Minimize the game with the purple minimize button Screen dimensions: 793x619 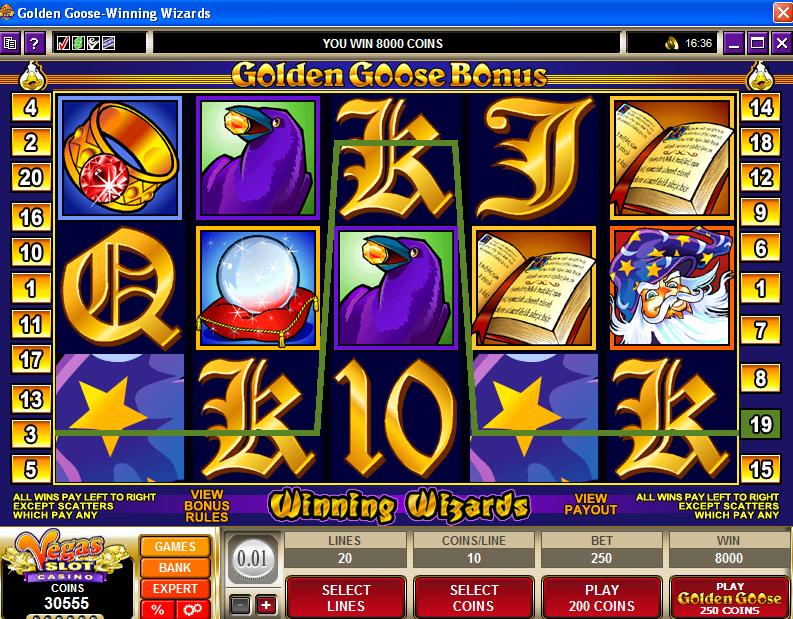tap(735, 43)
